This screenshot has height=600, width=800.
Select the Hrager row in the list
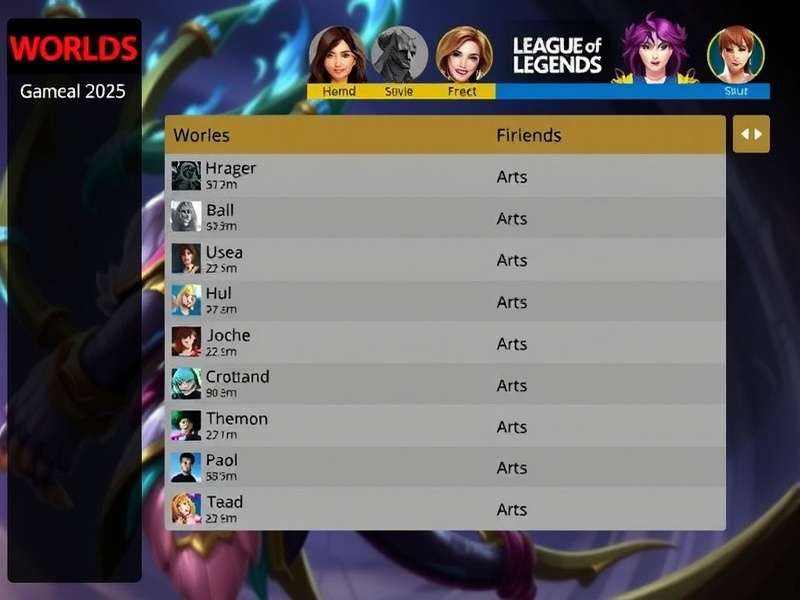tap(445, 176)
